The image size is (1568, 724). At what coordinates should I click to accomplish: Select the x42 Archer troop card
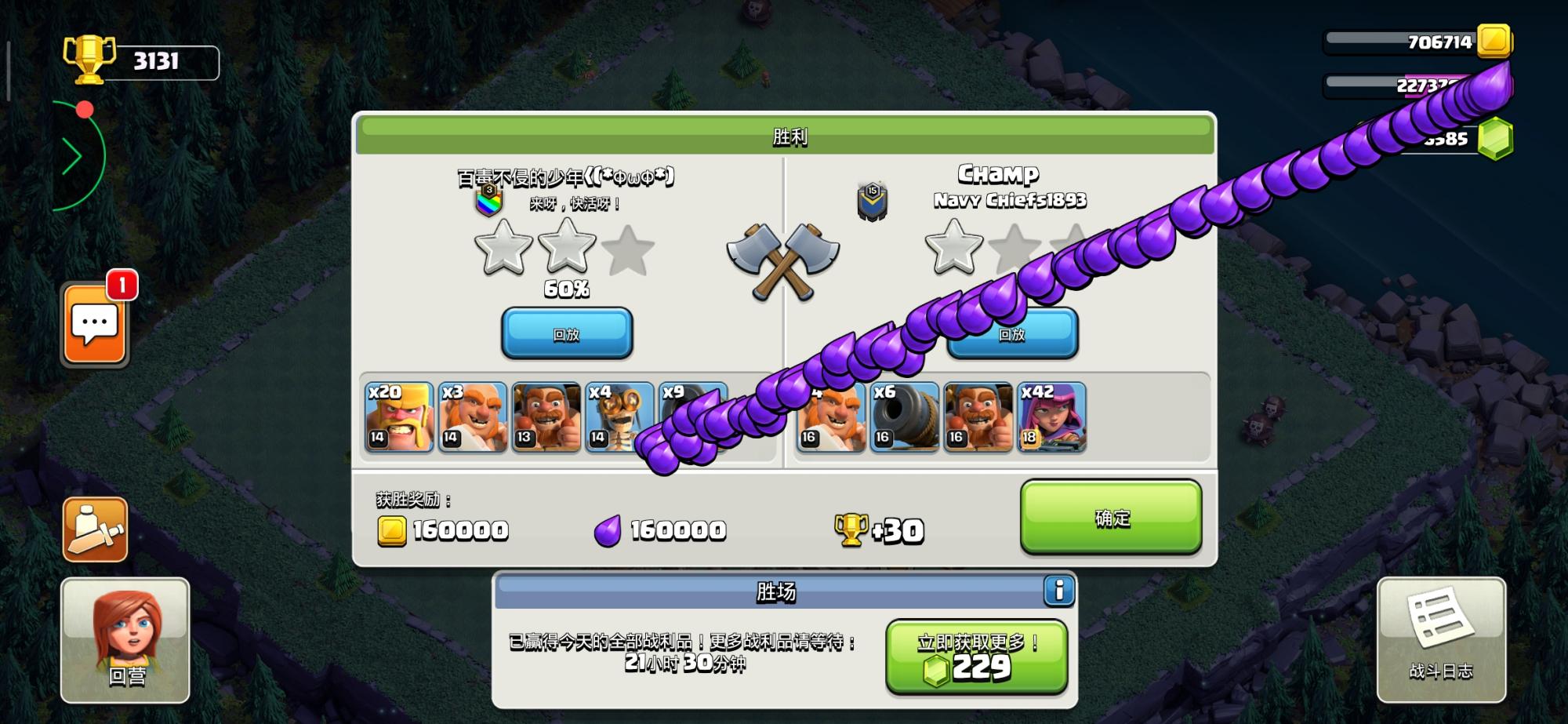pyautogui.click(x=1051, y=417)
